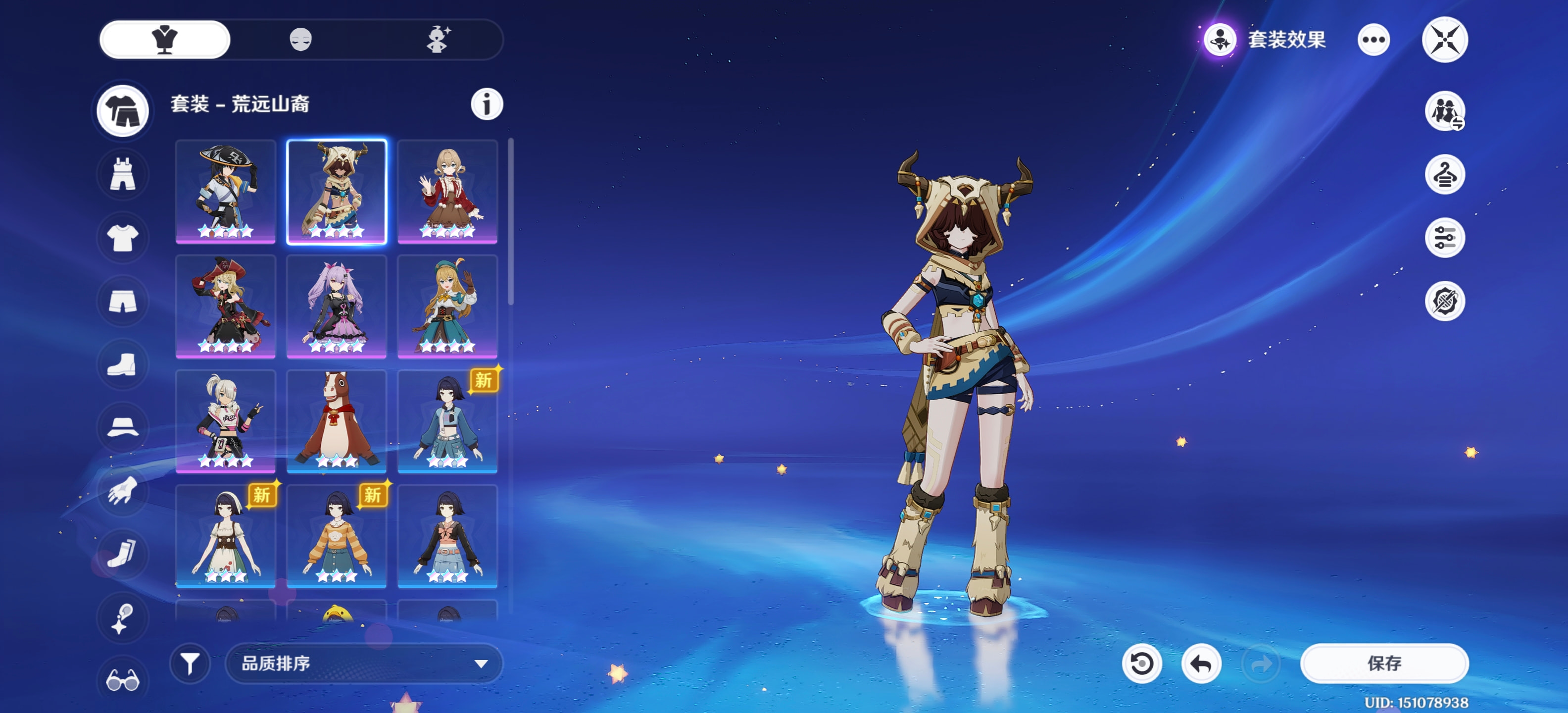Viewport: 1568px width, 713px height.
Task: Close the wardrobe screen
Action: click(1444, 40)
